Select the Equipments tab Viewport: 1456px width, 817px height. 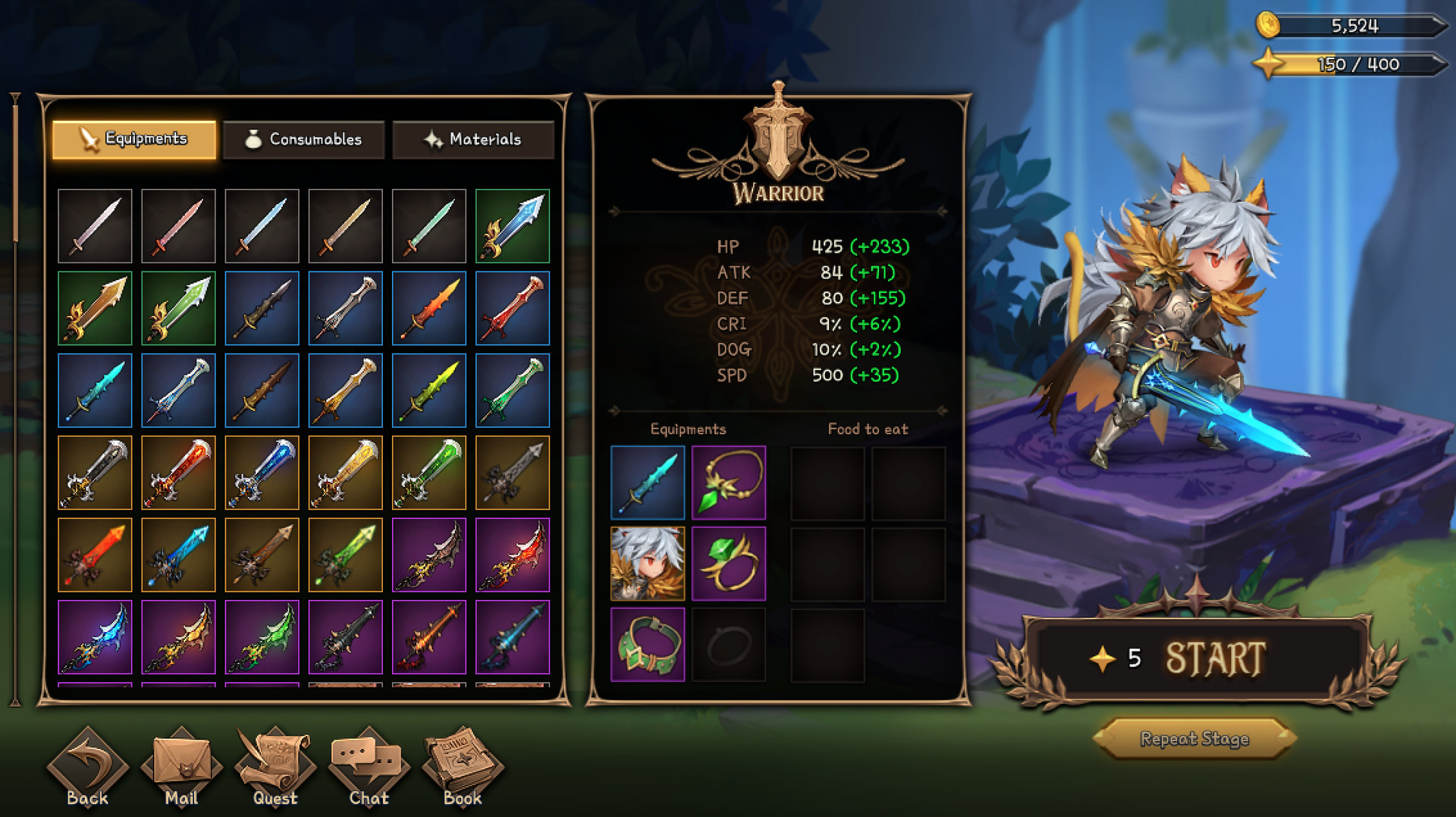point(134,140)
